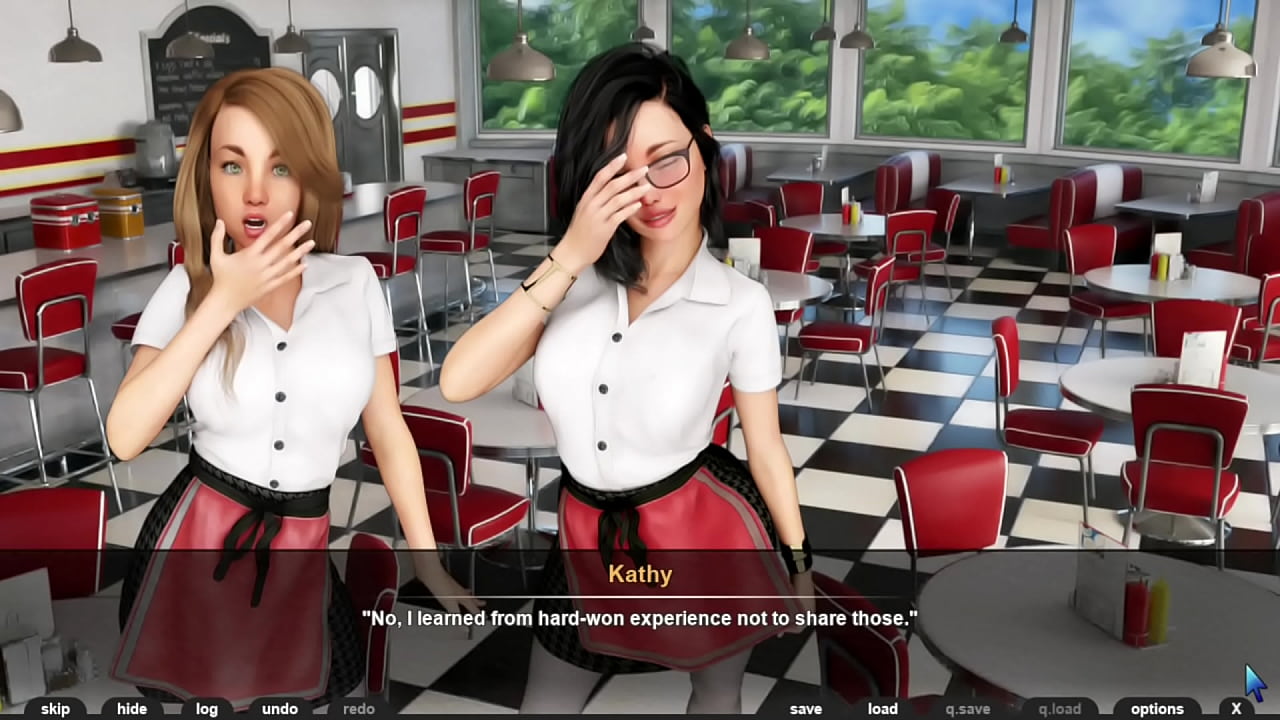Click Kathy's name label above the dialogue
1280x720 pixels.
tap(640, 574)
